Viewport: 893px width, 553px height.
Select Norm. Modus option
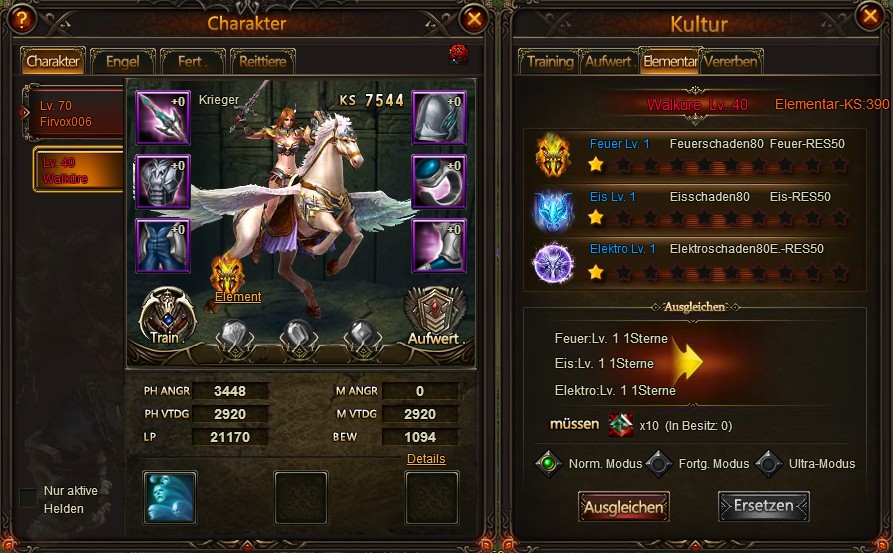[x=549, y=464]
